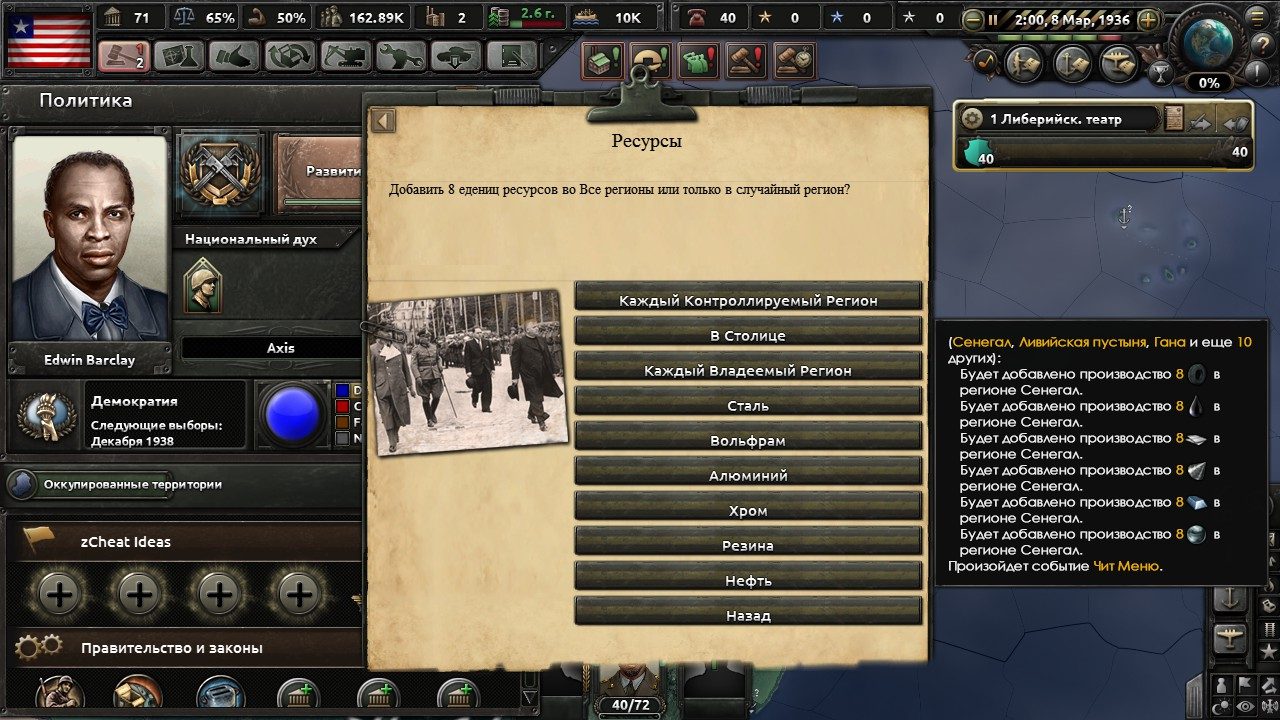Pick the "Вольфрам" resource option

tap(748, 440)
